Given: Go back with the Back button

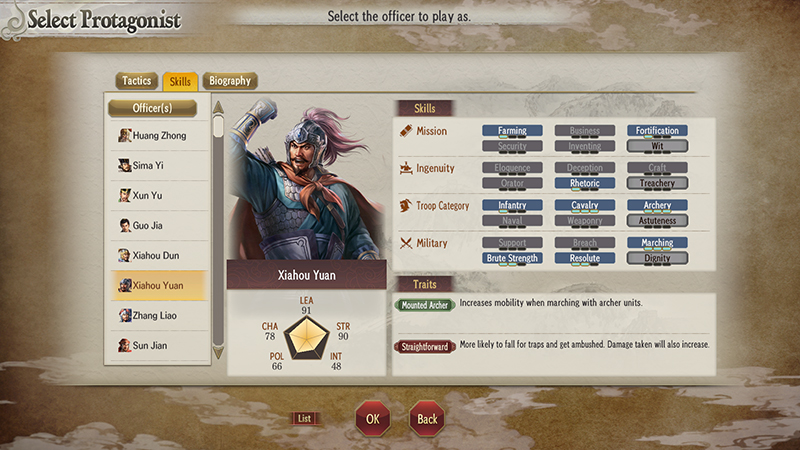Looking at the screenshot, I should tap(427, 419).
